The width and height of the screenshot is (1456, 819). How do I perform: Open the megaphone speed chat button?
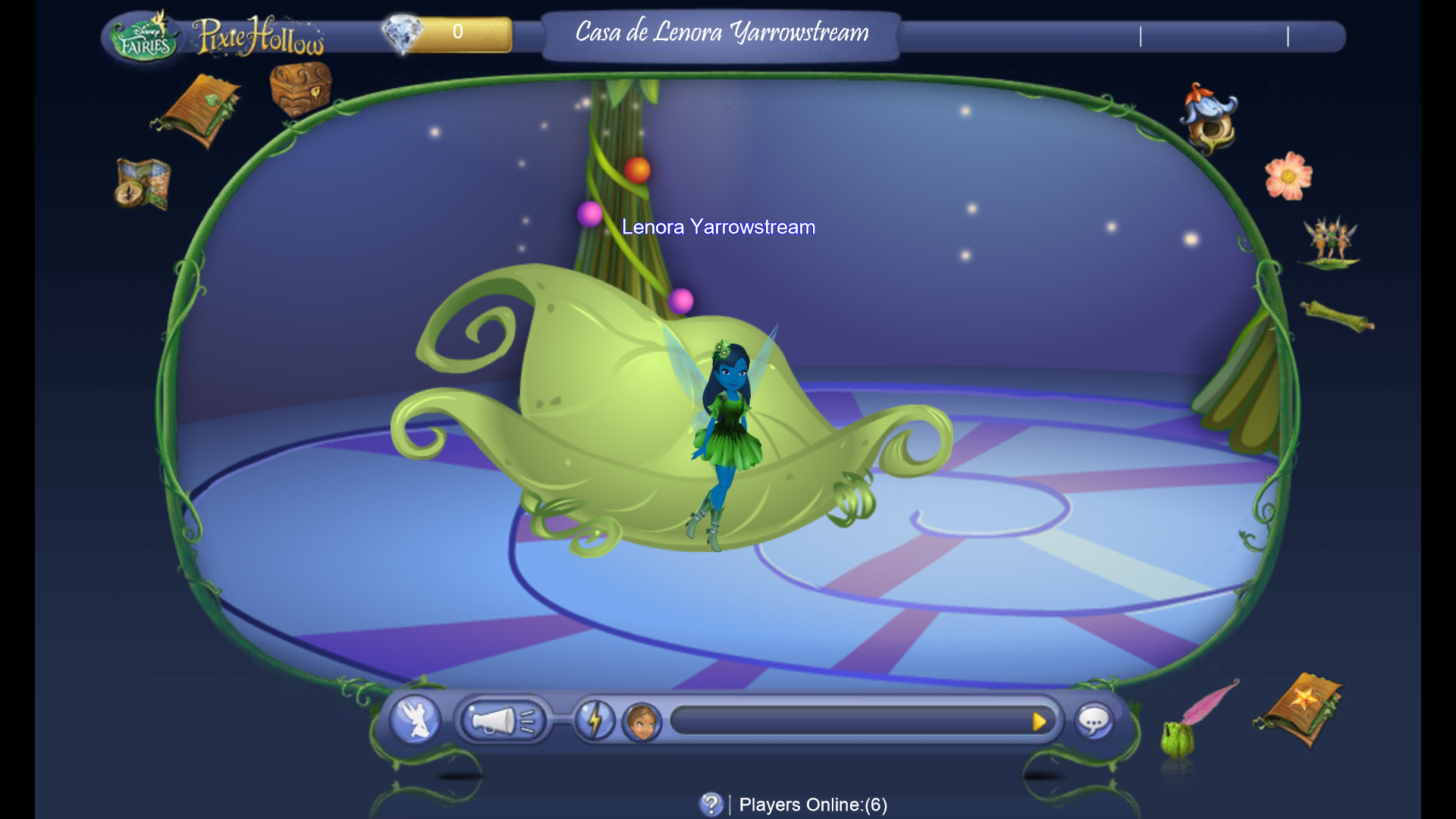[503, 720]
